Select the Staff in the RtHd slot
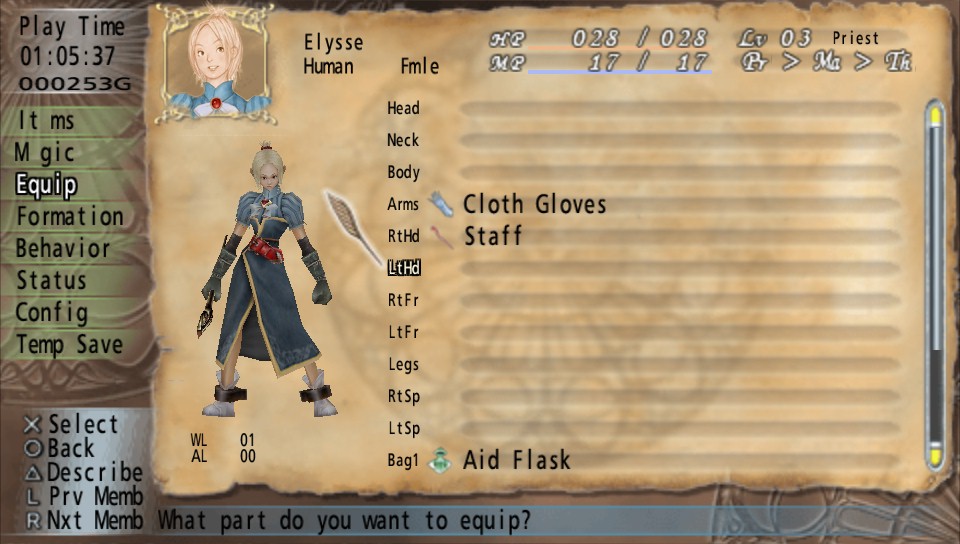Image resolution: width=960 pixels, height=544 pixels. pos(493,237)
